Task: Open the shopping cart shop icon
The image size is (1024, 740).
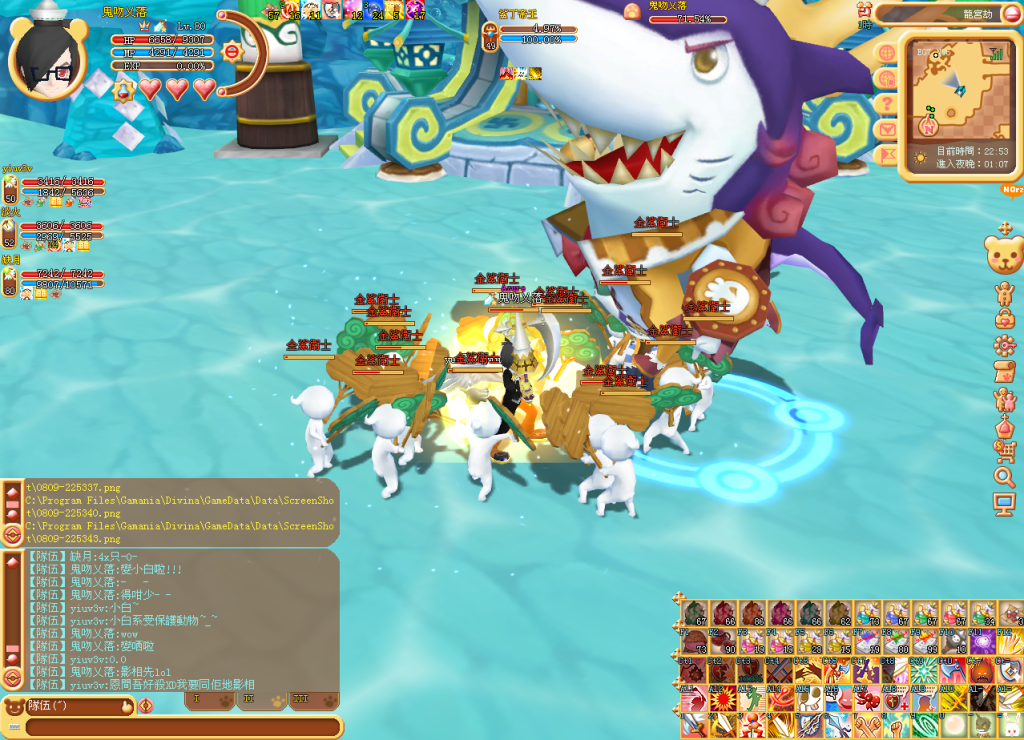Action: tap(1004, 450)
